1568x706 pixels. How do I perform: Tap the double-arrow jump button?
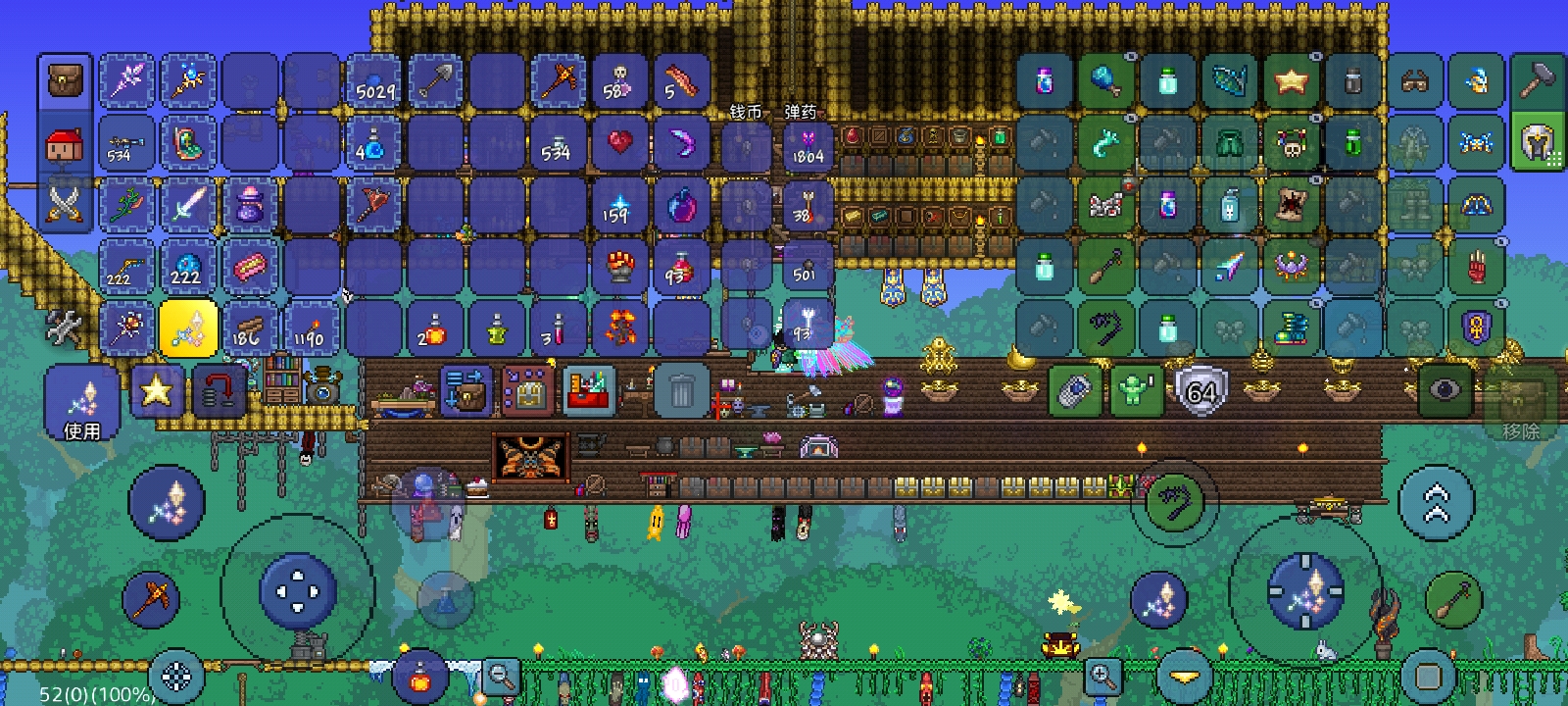[x=1436, y=503]
